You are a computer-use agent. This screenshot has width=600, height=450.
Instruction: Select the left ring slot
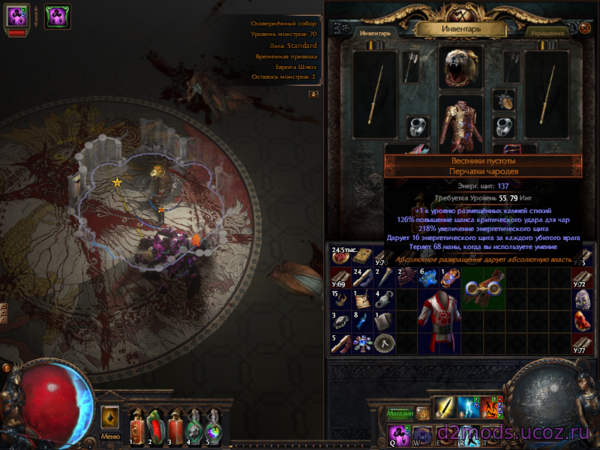point(418,126)
